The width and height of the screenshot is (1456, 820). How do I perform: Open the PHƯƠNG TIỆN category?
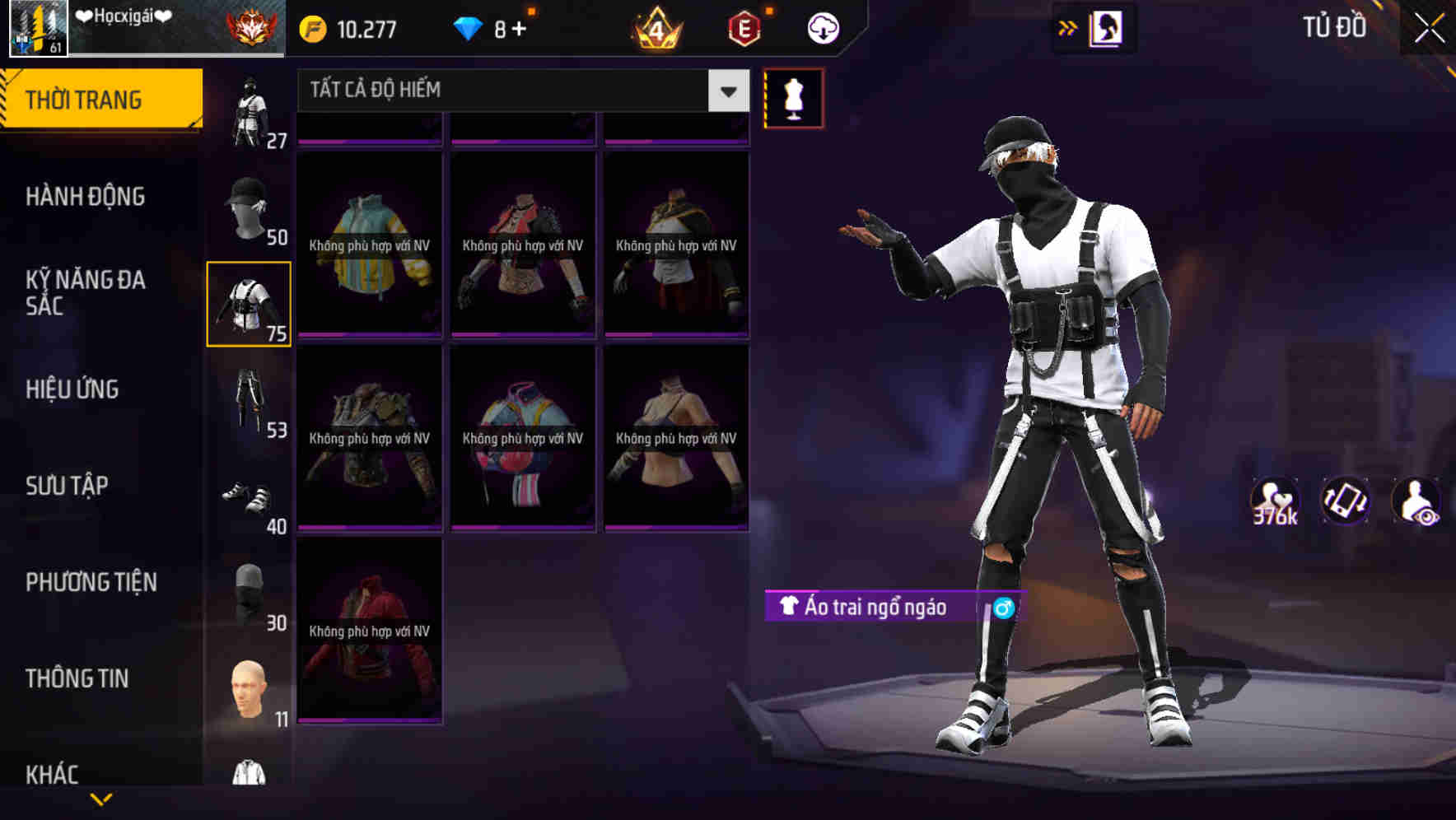(91, 581)
